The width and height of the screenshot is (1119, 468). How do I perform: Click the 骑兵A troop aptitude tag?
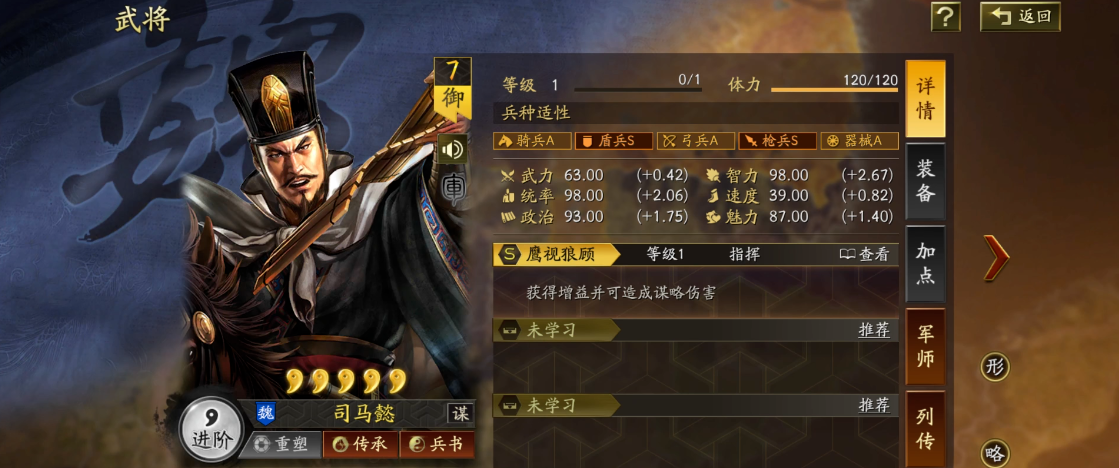point(531,141)
